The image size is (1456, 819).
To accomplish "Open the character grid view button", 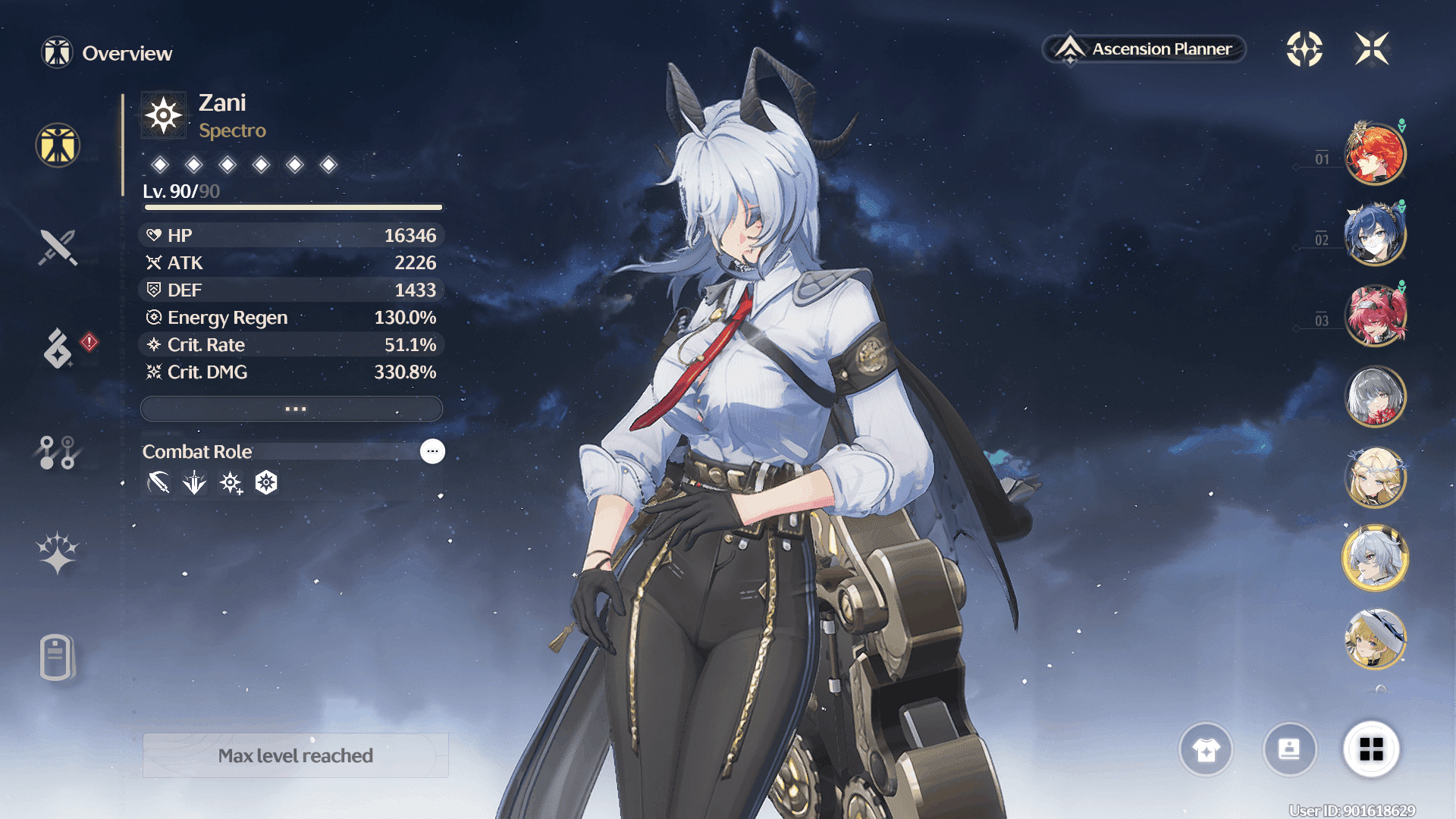I will 1371,749.
